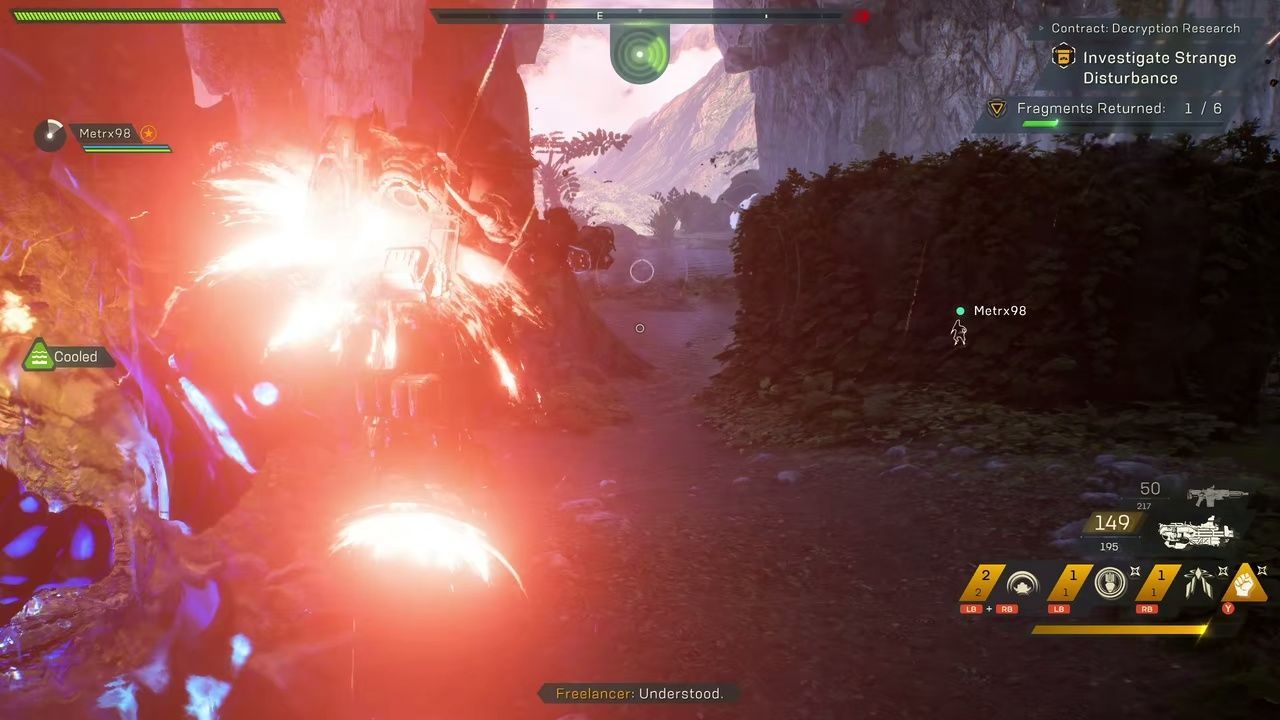Select the Investigate Strange Disturbance objective
1280x720 pixels.
pyautogui.click(x=1158, y=67)
